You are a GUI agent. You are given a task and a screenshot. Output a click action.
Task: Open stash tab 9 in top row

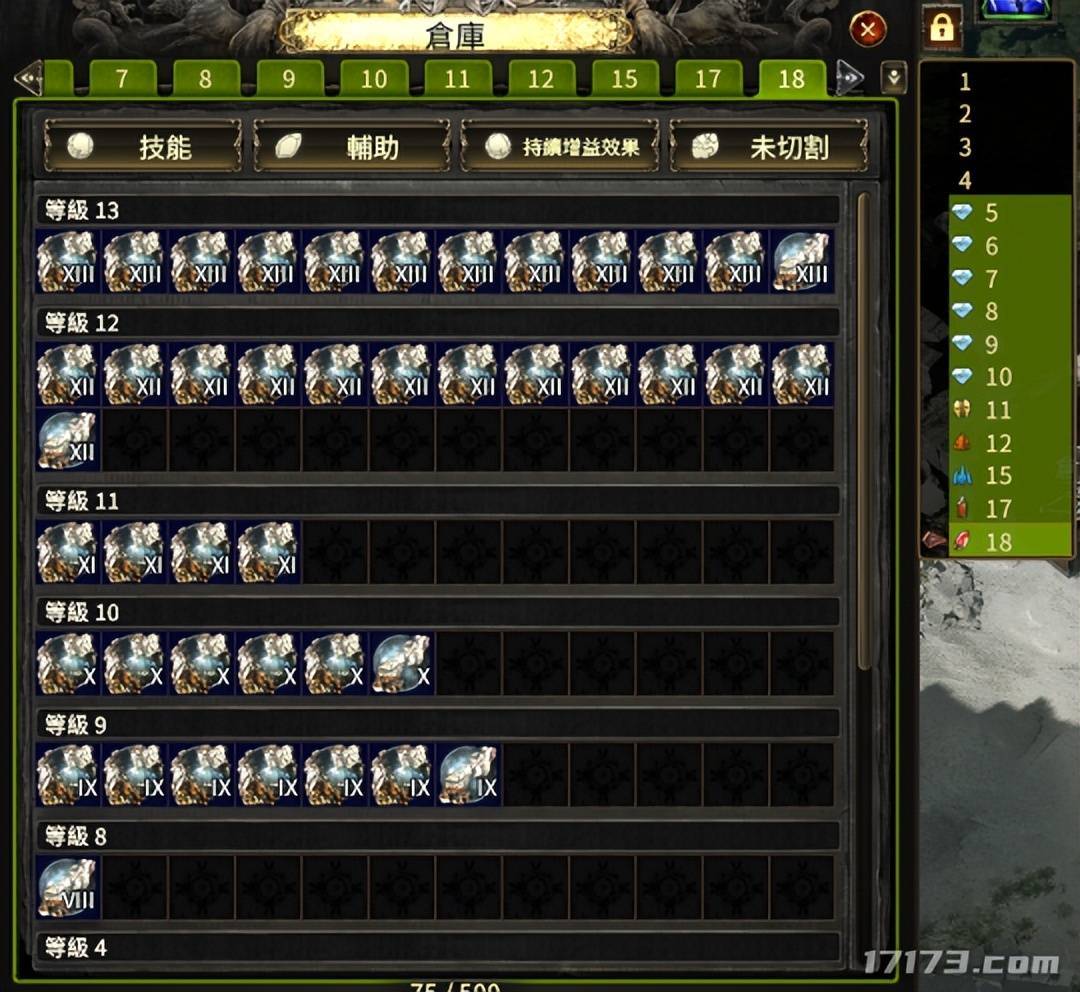pos(289,79)
